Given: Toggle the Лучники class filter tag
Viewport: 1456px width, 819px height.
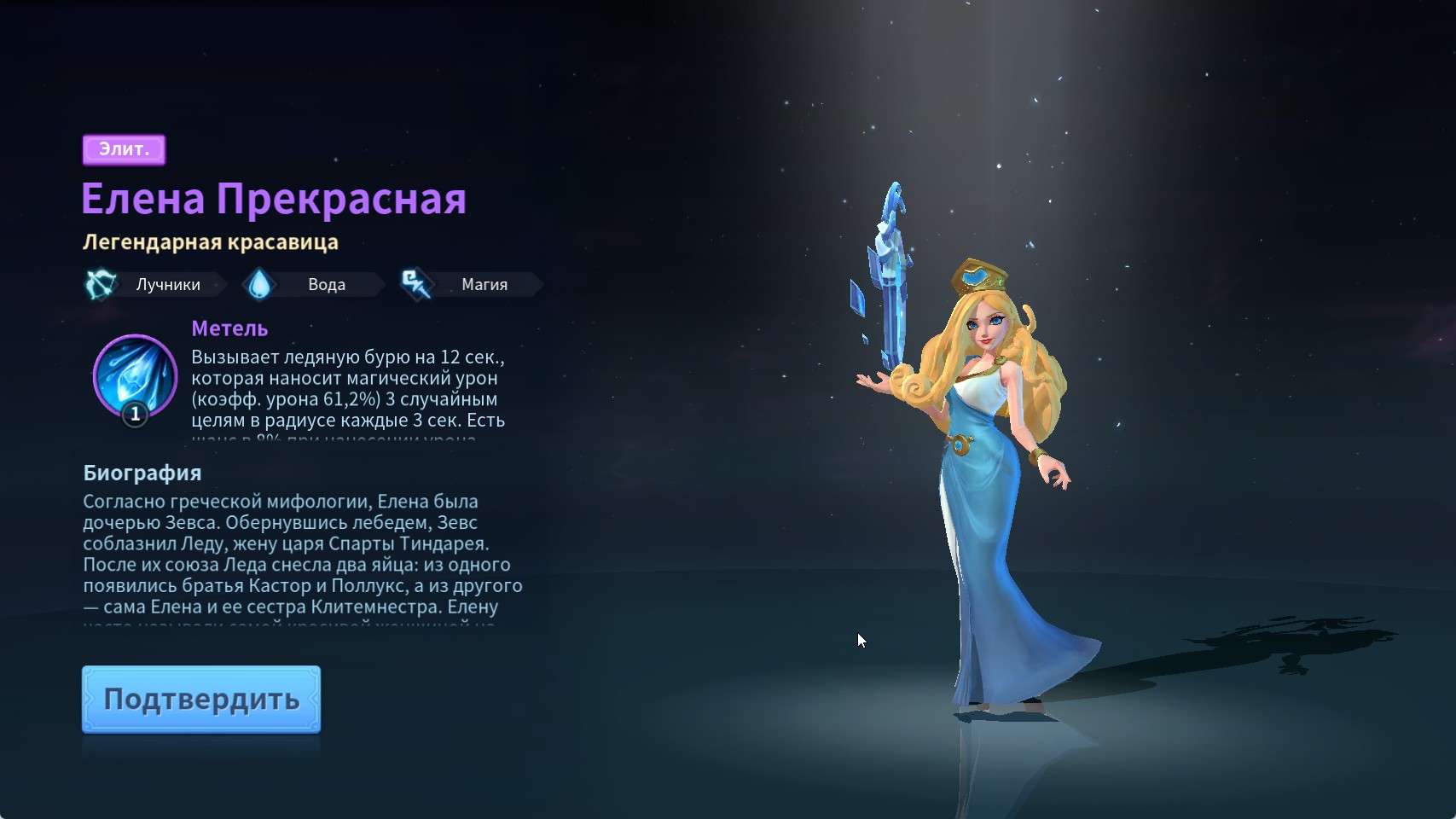Looking at the screenshot, I should point(169,284).
